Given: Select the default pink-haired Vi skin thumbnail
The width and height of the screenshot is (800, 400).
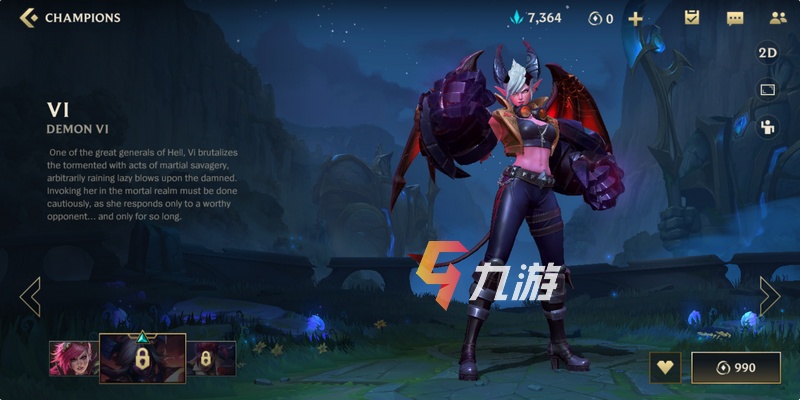Looking at the screenshot, I should pos(73,358).
